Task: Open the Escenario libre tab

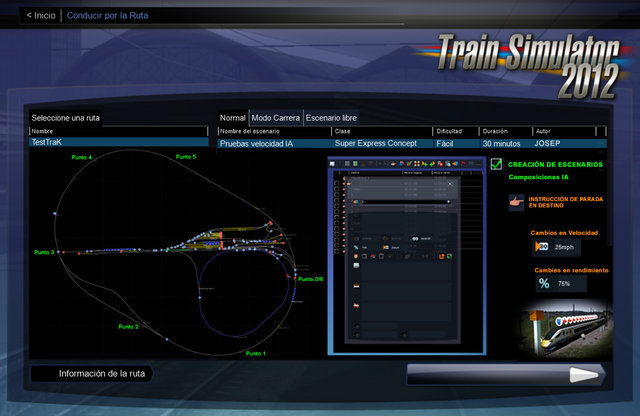Action: [x=330, y=117]
